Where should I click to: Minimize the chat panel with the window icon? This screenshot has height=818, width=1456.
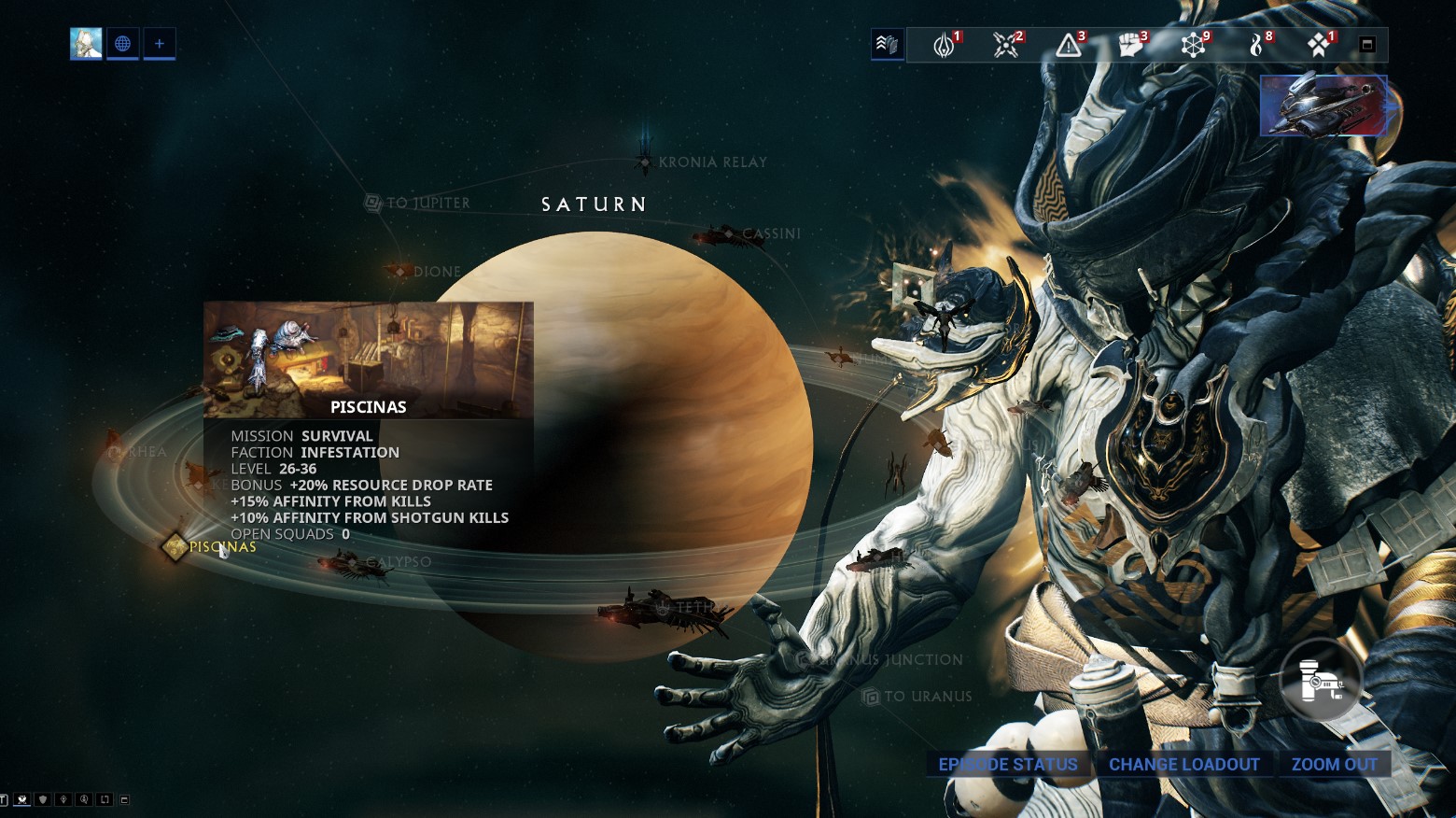point(124,798)
